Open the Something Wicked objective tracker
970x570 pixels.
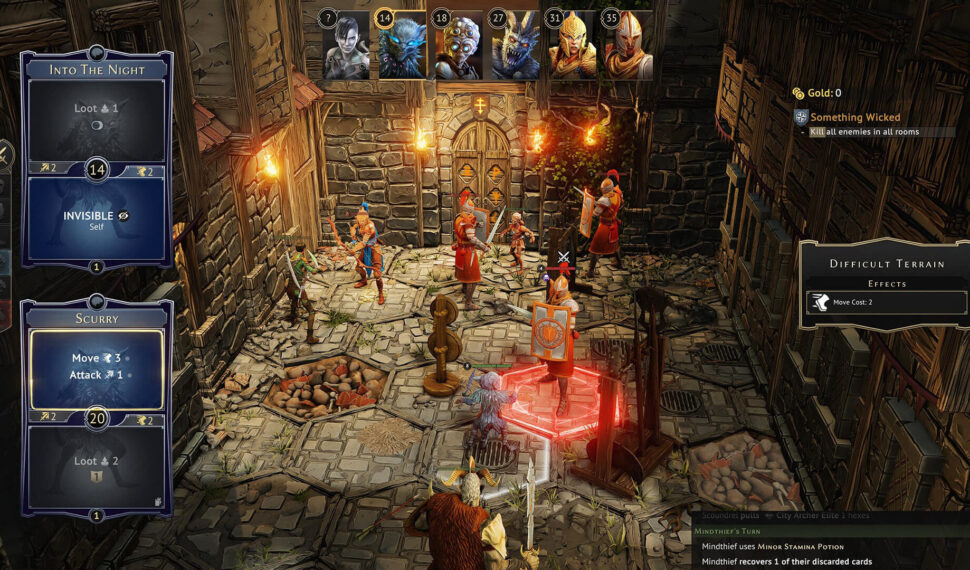pos(855,118)
